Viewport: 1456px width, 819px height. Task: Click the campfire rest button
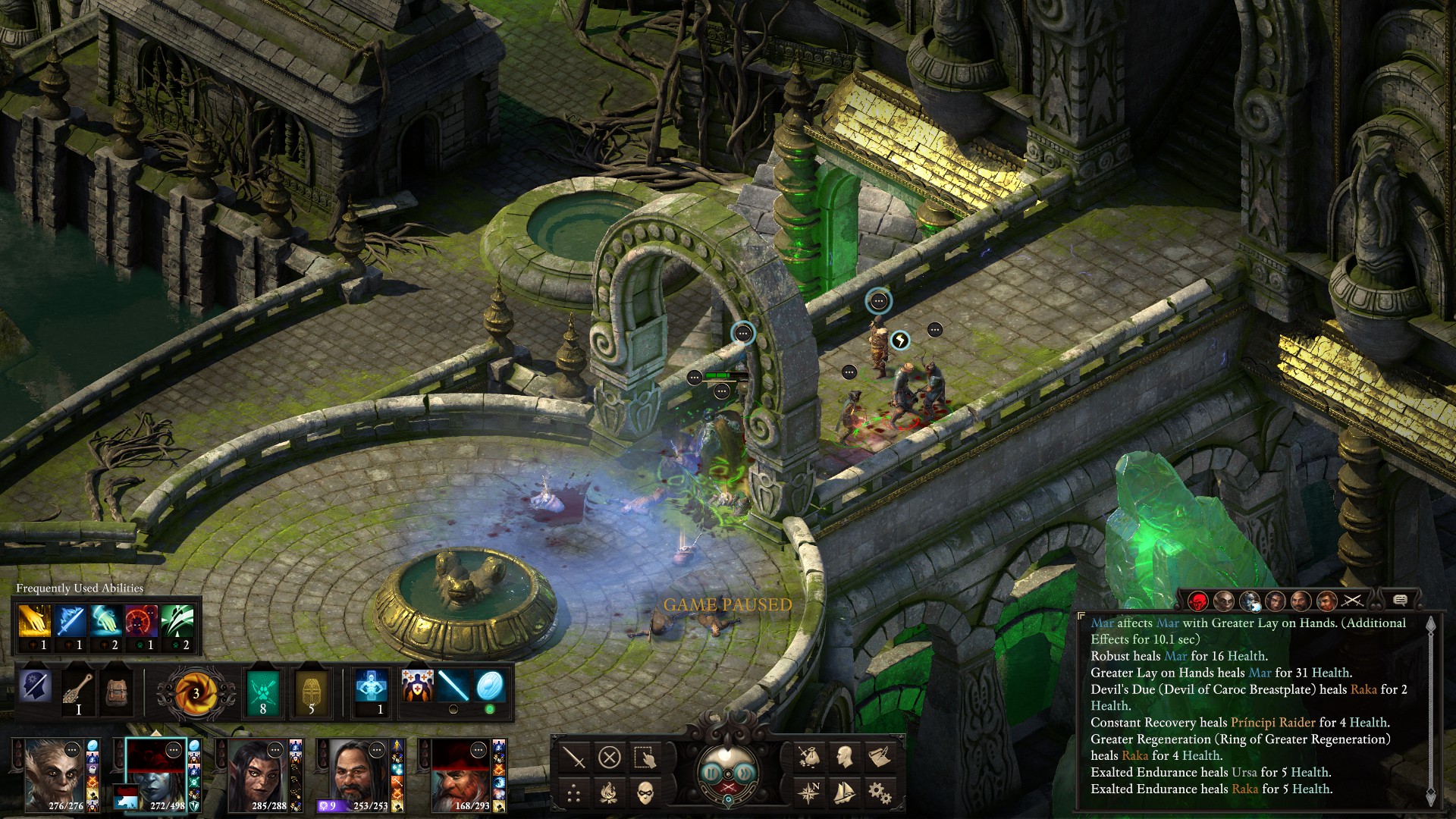[x=610, y=794]
